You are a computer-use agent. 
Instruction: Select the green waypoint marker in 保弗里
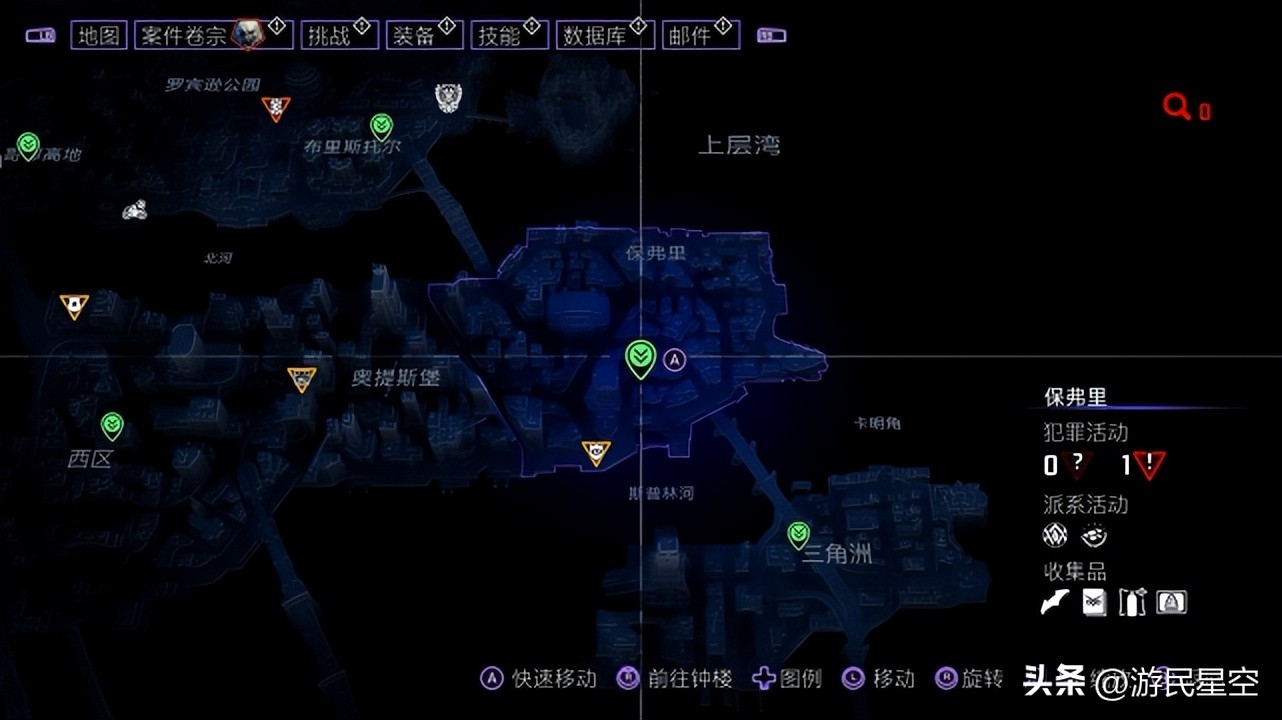tap(639, 355)
